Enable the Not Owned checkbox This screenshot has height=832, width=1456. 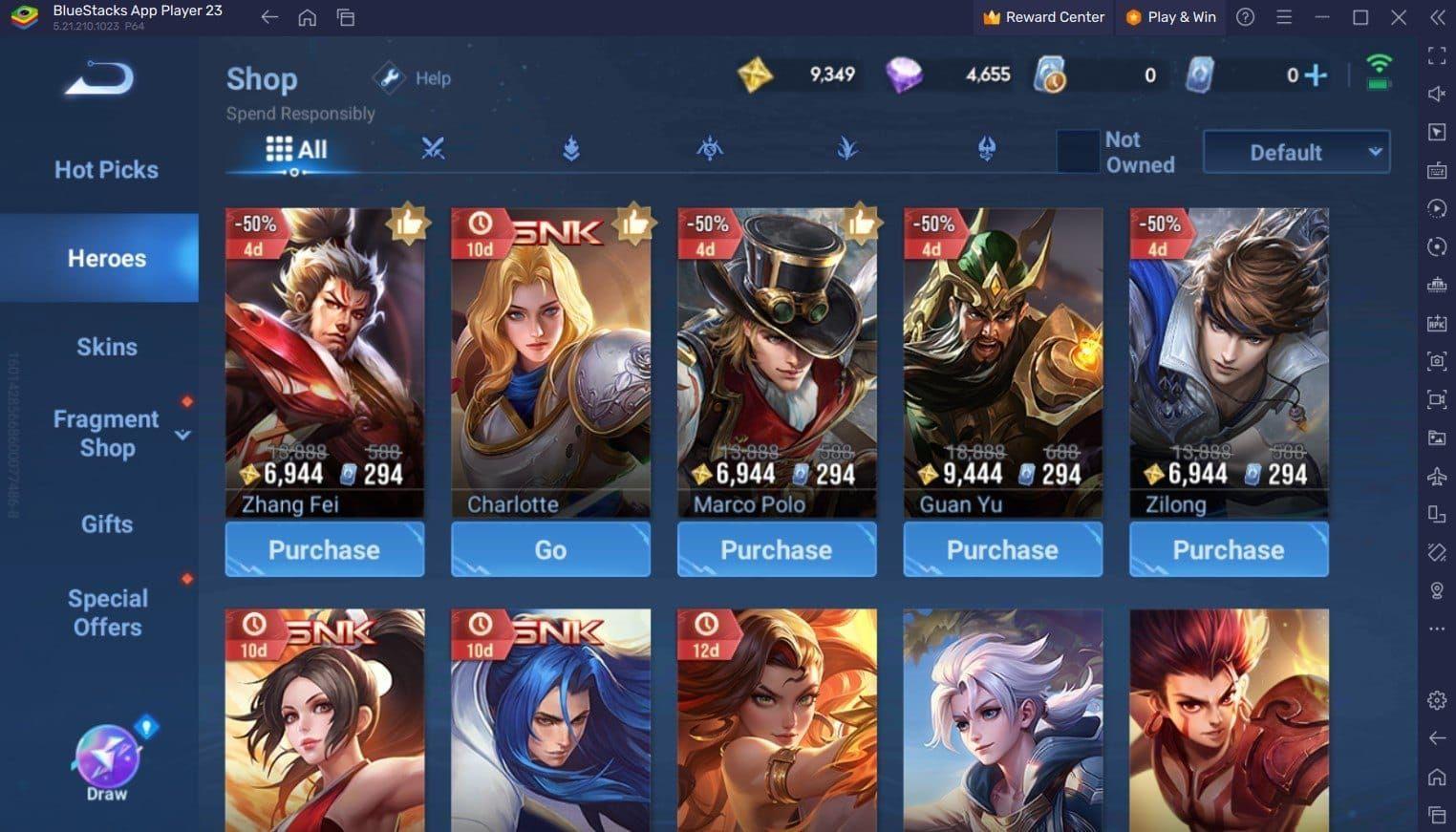(1079, 151)
